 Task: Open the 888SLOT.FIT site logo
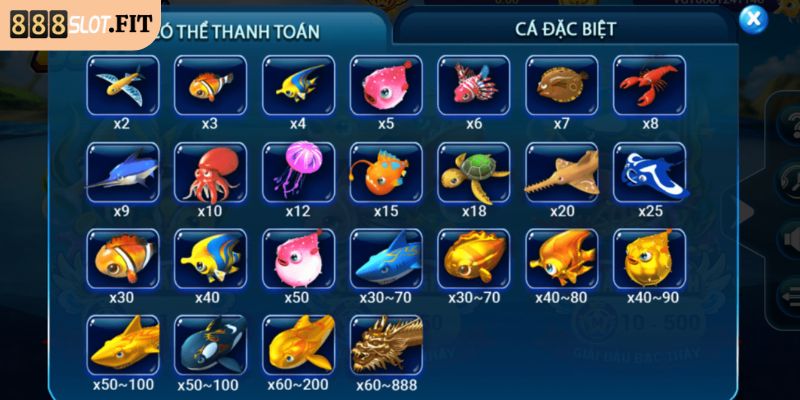pos(78,21)
